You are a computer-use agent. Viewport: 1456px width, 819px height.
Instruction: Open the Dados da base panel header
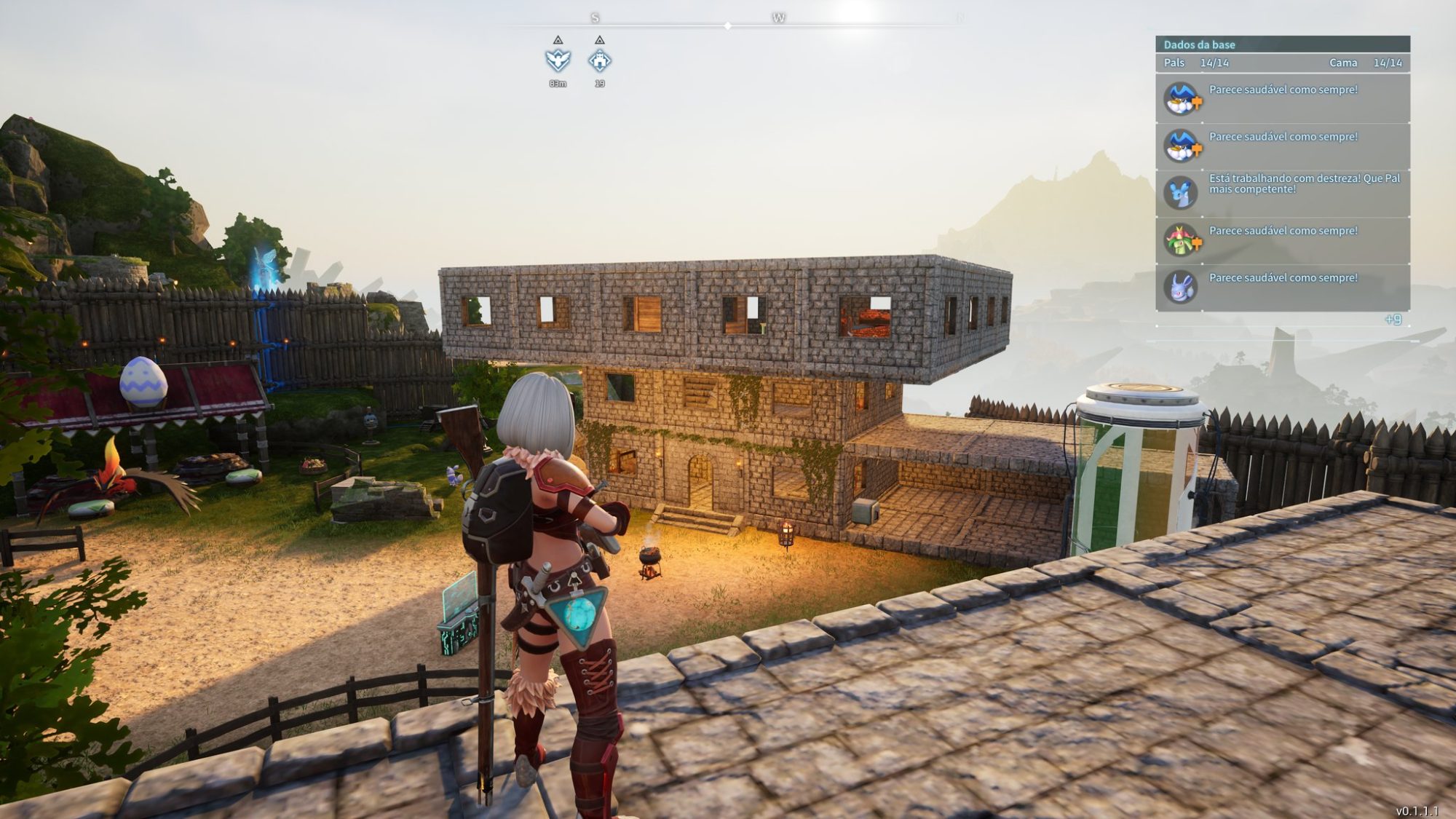click(x=1282, y=44)
